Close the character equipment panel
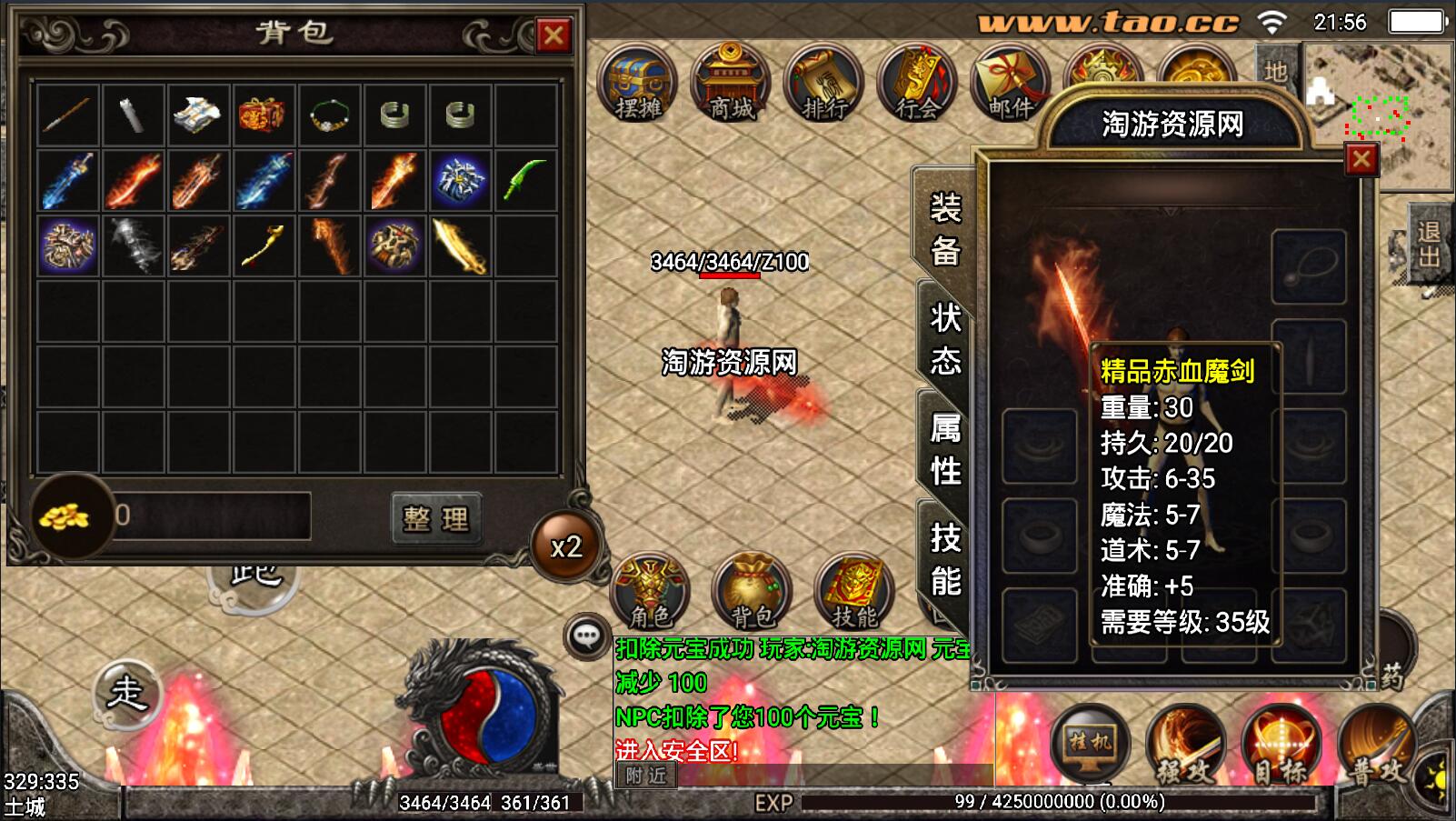 pyautogui.click(x=1361, y=160)
